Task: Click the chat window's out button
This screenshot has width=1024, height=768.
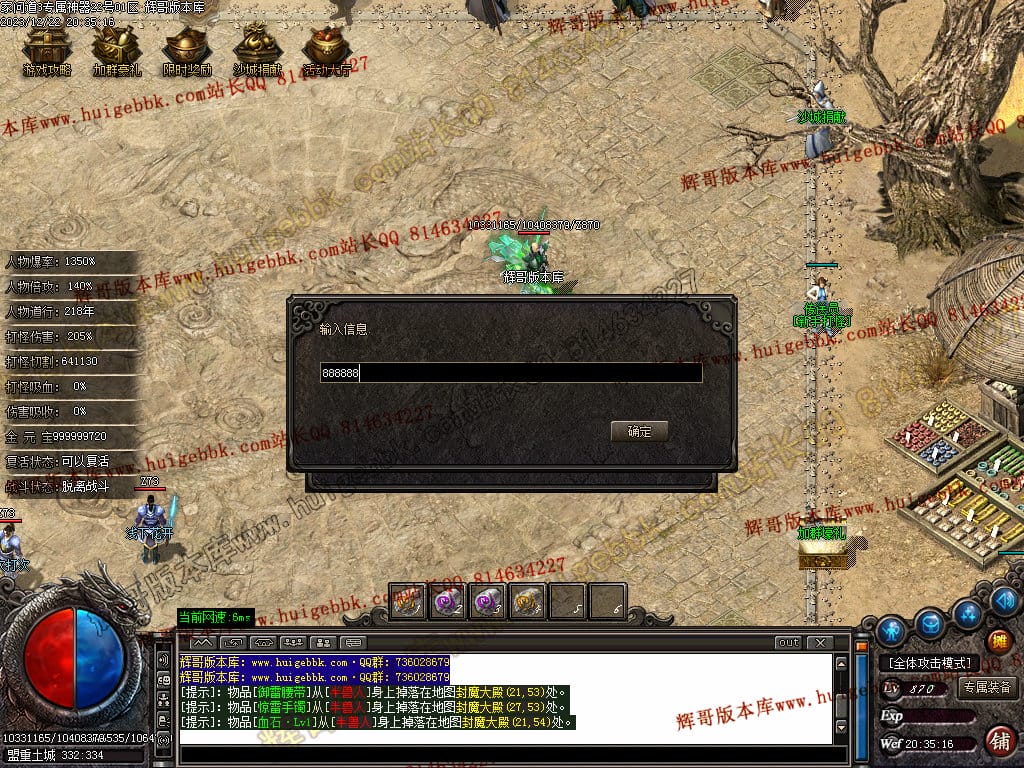Action: (788, 643)
